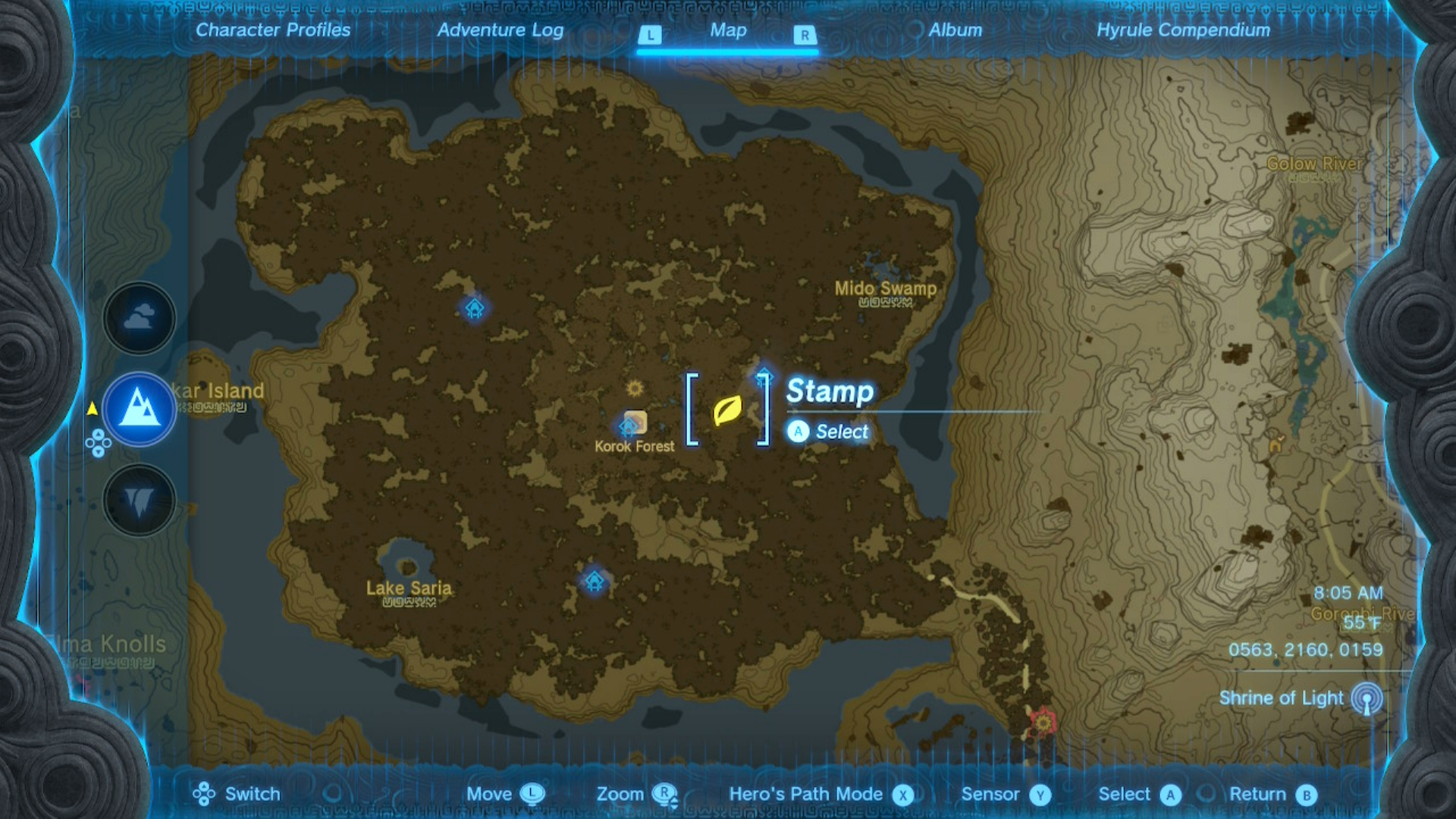Switch to the Adventure Log tab
The height and width of the screenshot is (819, 1456).
[x=500, y=30]
